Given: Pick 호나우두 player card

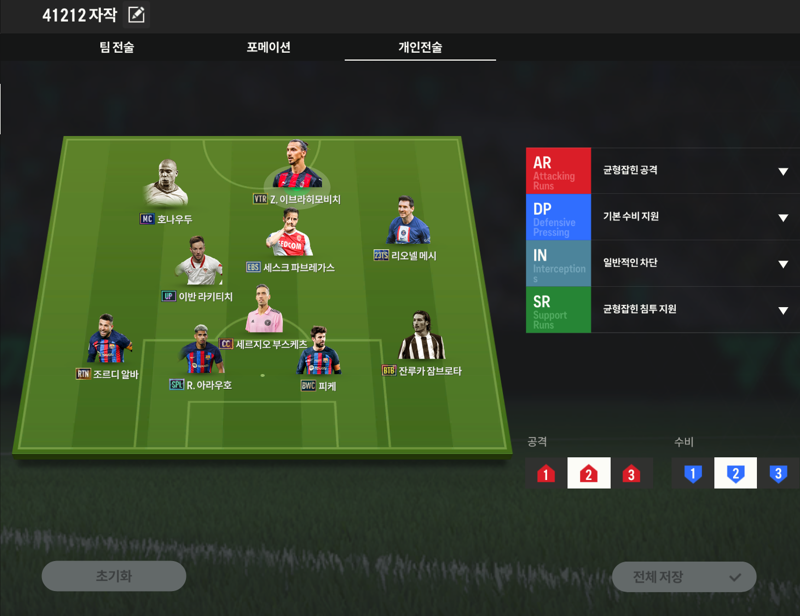Looking at the screenshot, I should 166,185.
